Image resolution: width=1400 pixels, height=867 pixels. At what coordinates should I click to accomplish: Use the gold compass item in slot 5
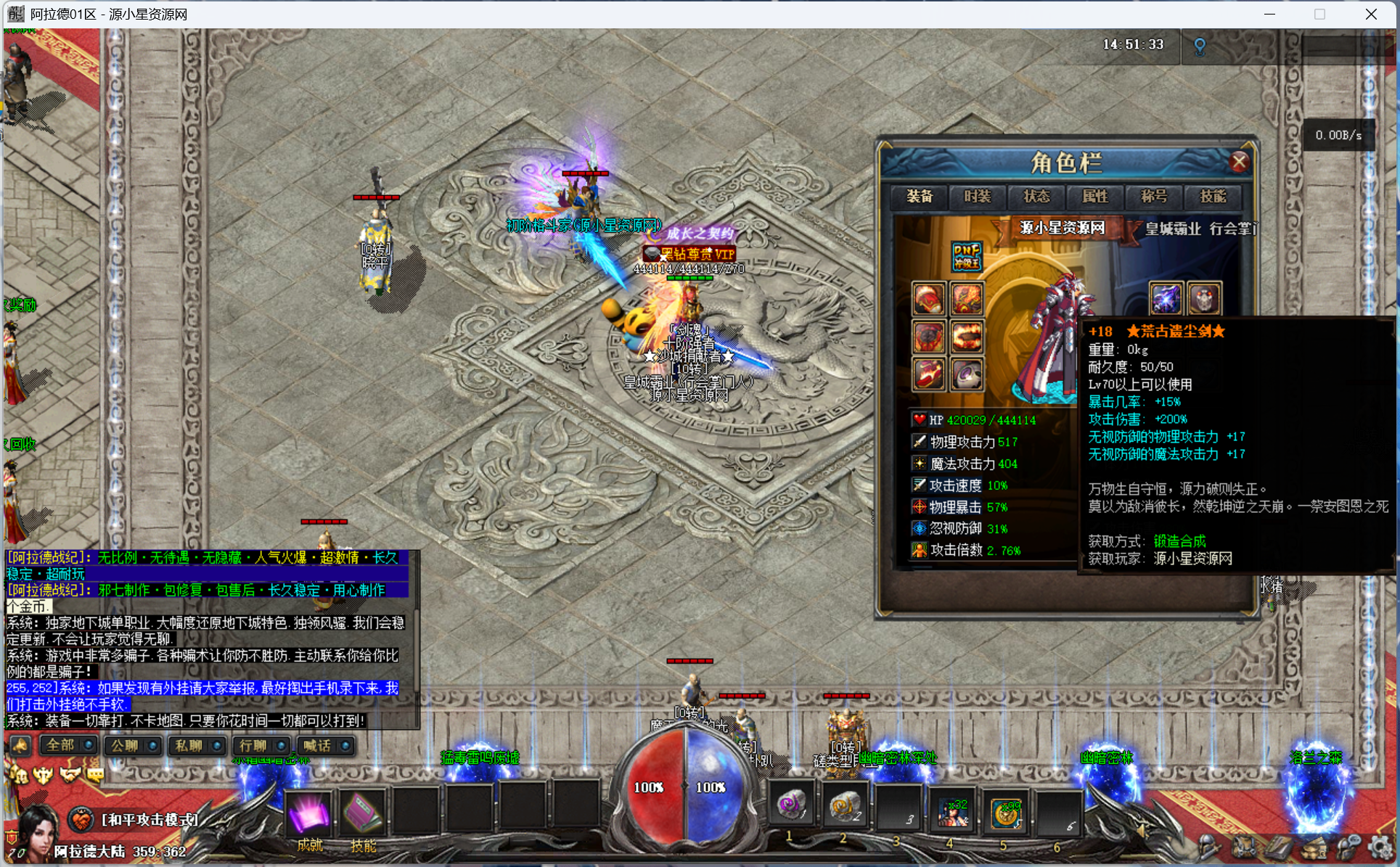coord(1007,812)
